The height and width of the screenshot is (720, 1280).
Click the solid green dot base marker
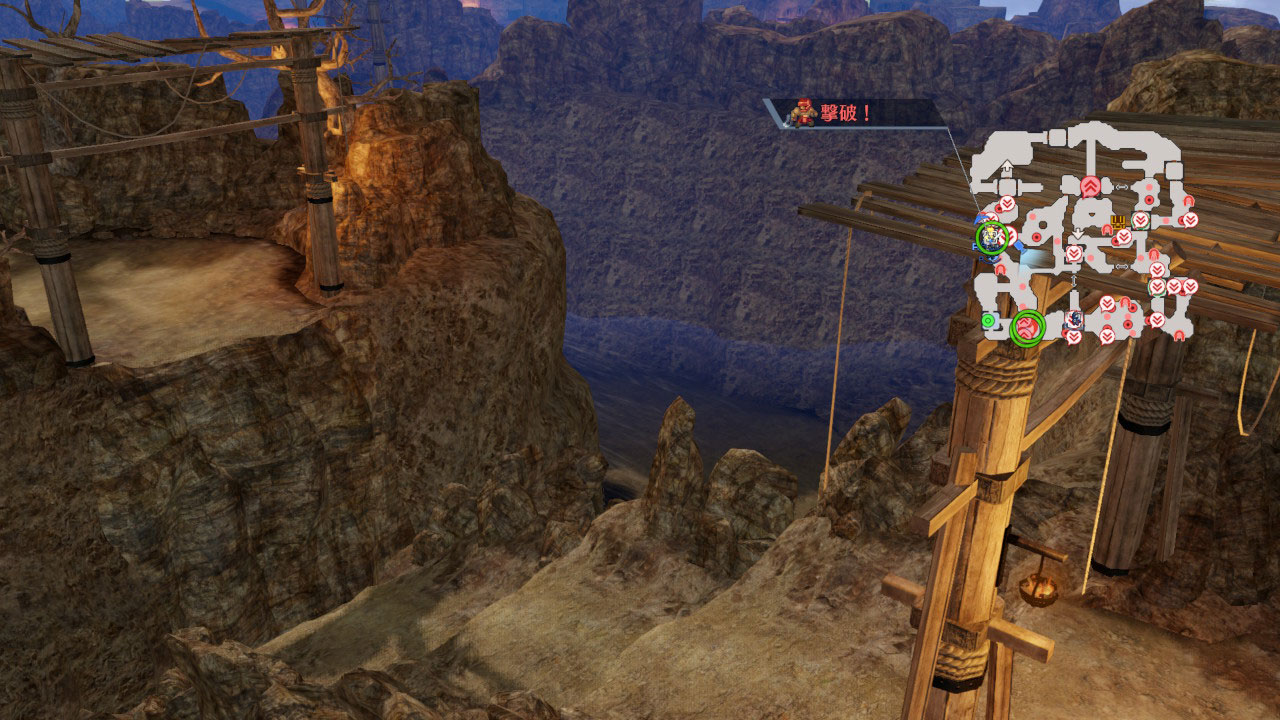click(x=988, y=320)
